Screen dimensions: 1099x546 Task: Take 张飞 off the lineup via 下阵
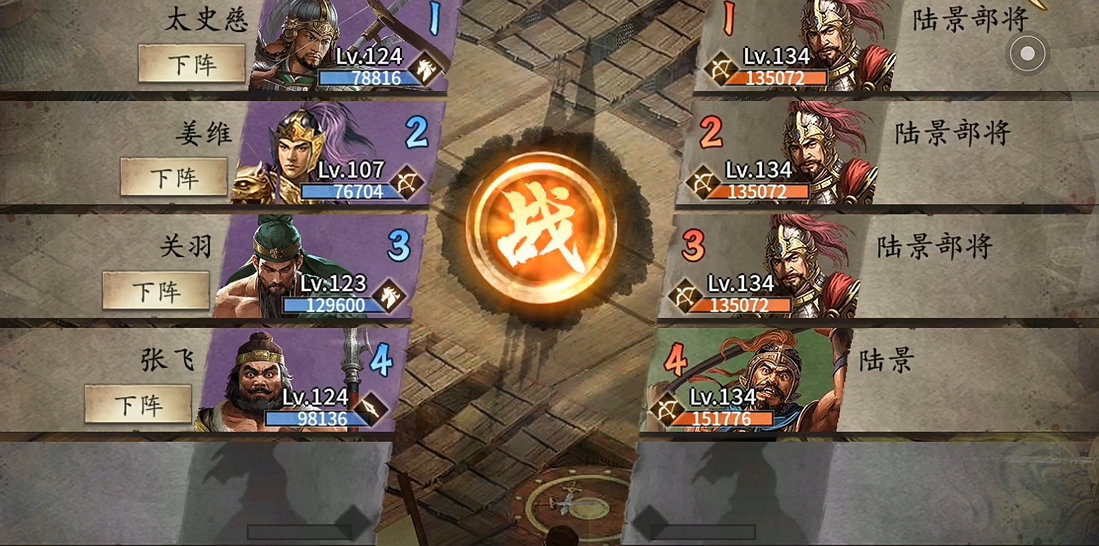137,404
